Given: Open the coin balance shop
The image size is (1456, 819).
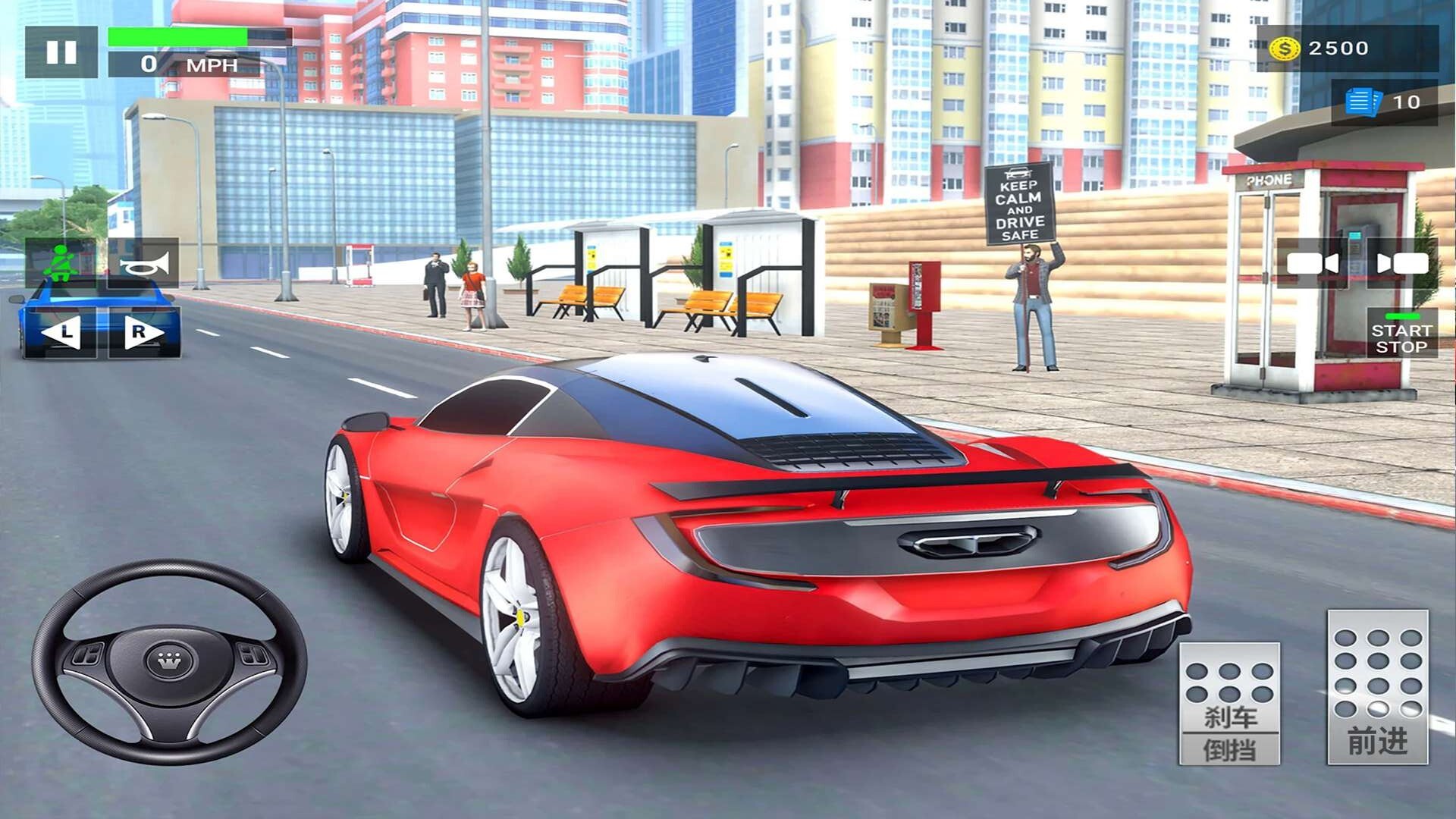Looking at the screenshot, I should point(1346,49).
